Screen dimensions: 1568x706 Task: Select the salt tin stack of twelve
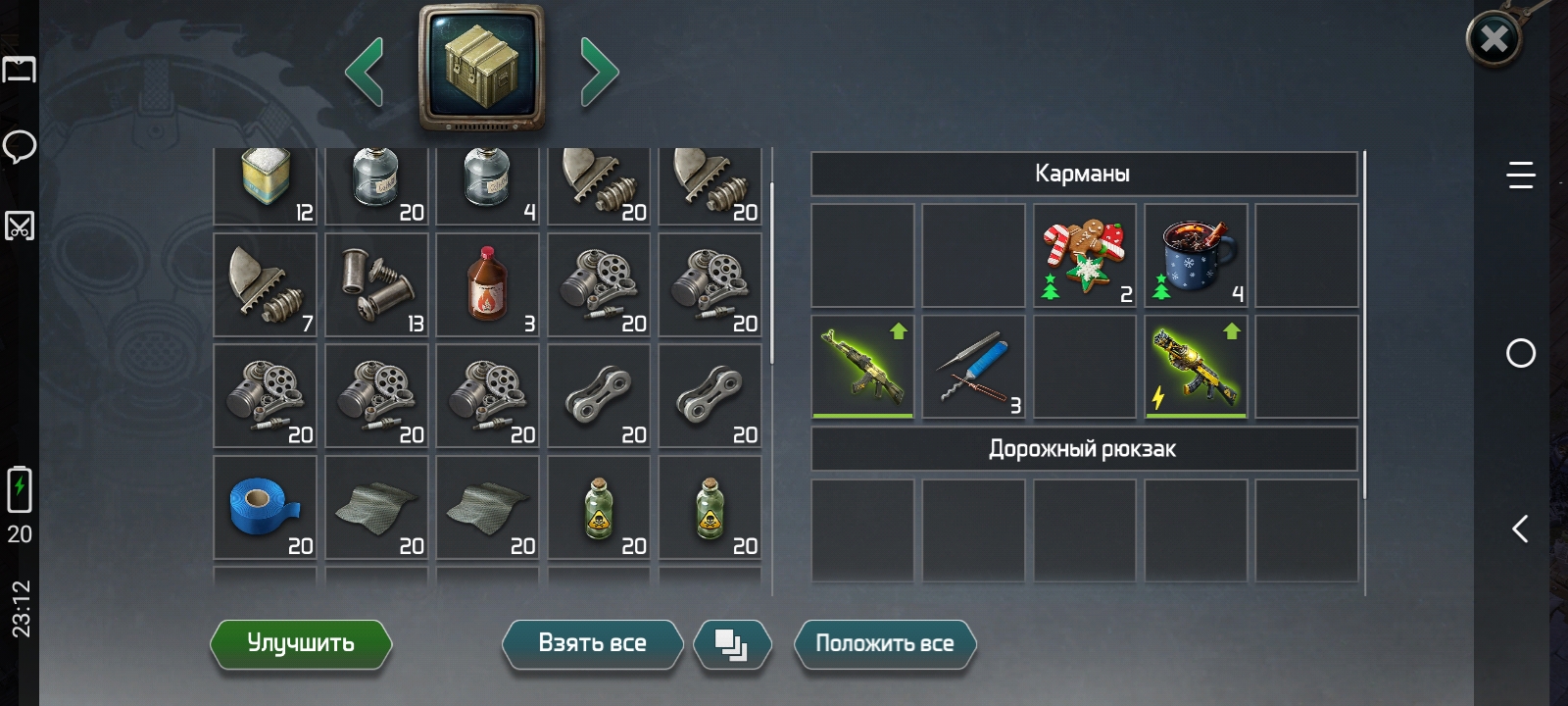click(265, 184)
